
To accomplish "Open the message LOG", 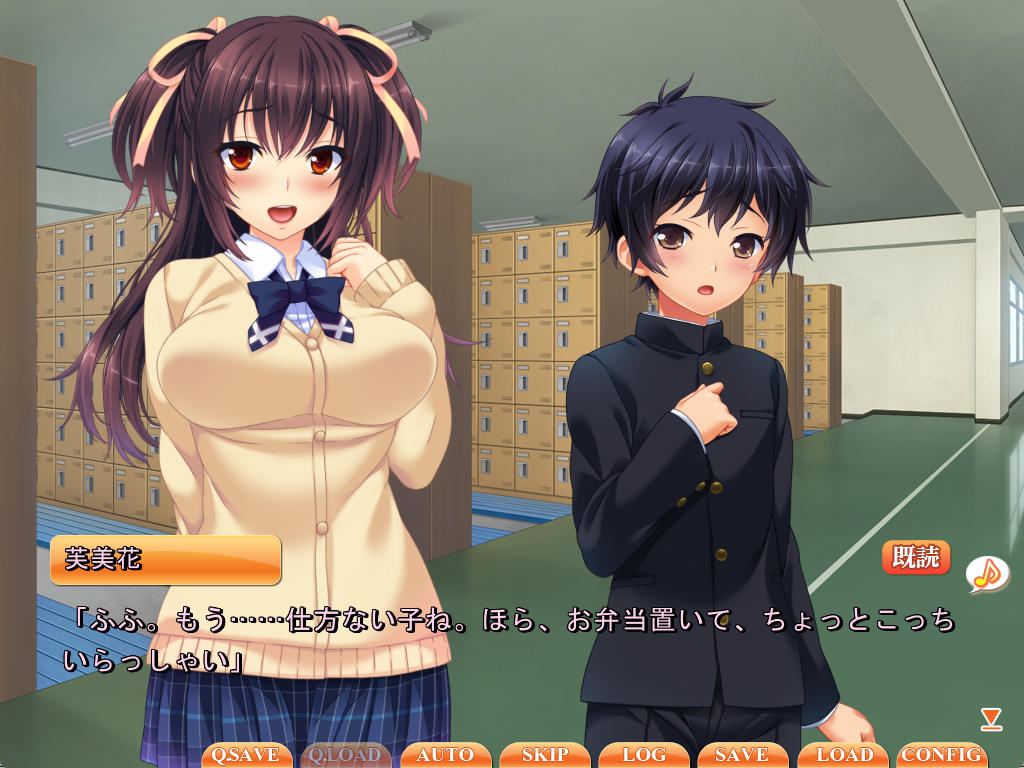I will click(644, 755).
